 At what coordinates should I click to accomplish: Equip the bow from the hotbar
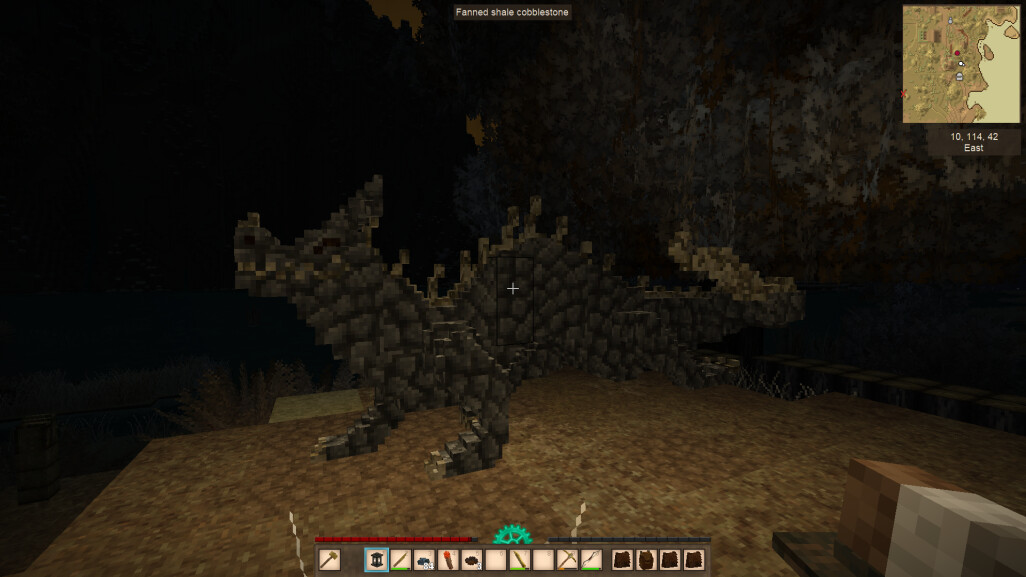[591, 560]
